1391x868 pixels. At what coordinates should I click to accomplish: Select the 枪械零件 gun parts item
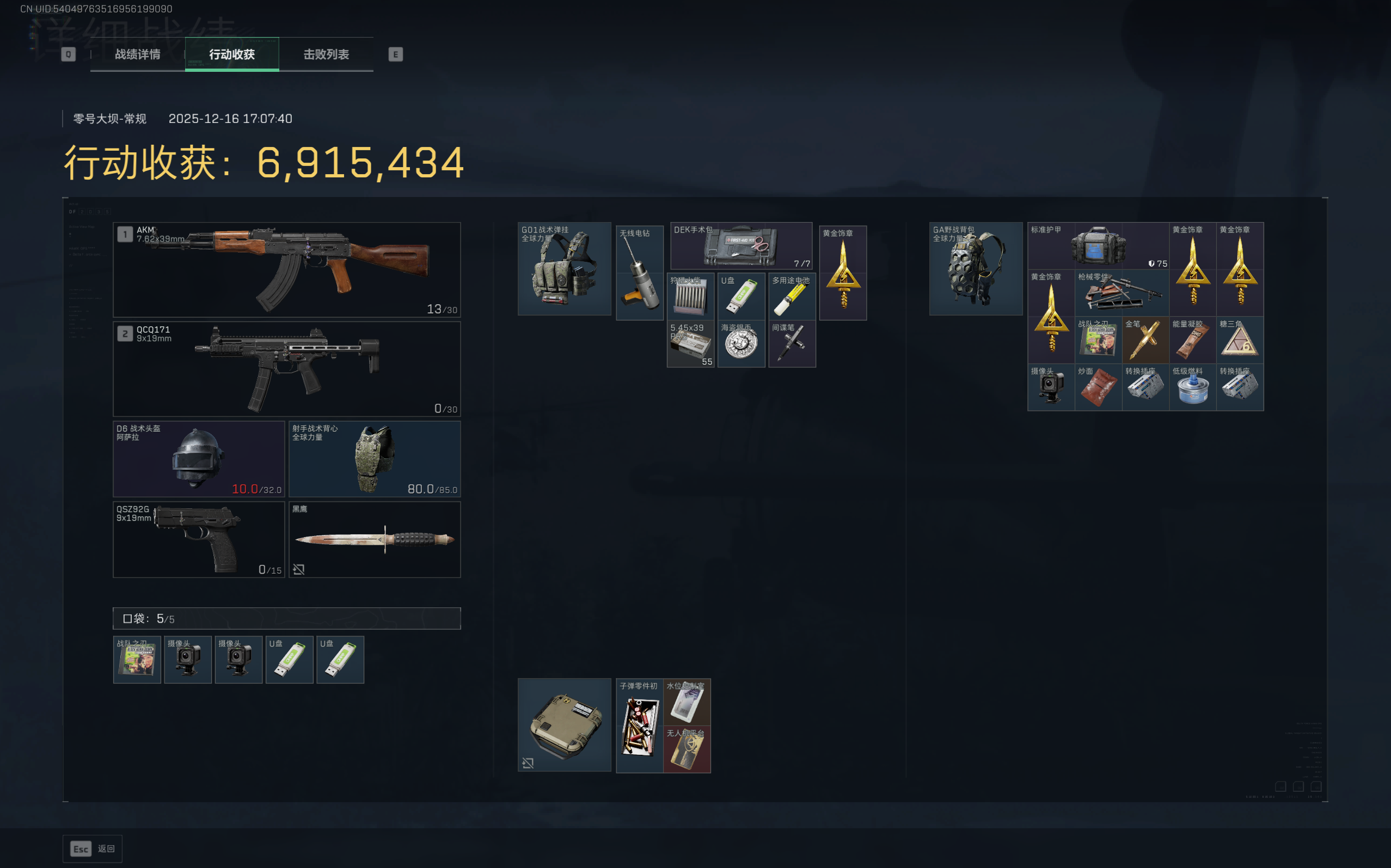[1121, 293]
